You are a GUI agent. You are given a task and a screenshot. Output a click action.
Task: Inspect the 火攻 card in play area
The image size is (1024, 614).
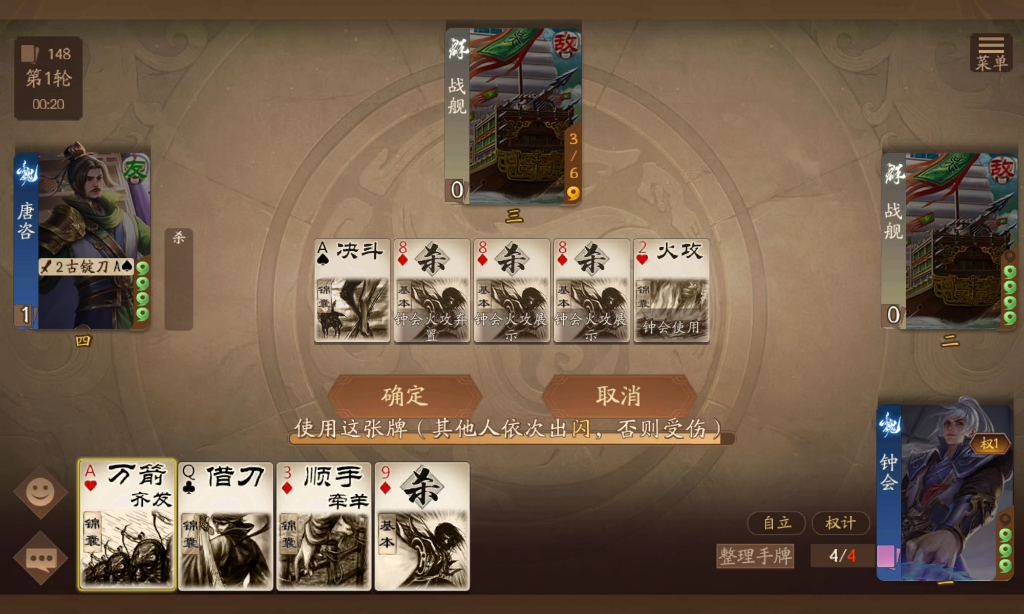(671, 290)
